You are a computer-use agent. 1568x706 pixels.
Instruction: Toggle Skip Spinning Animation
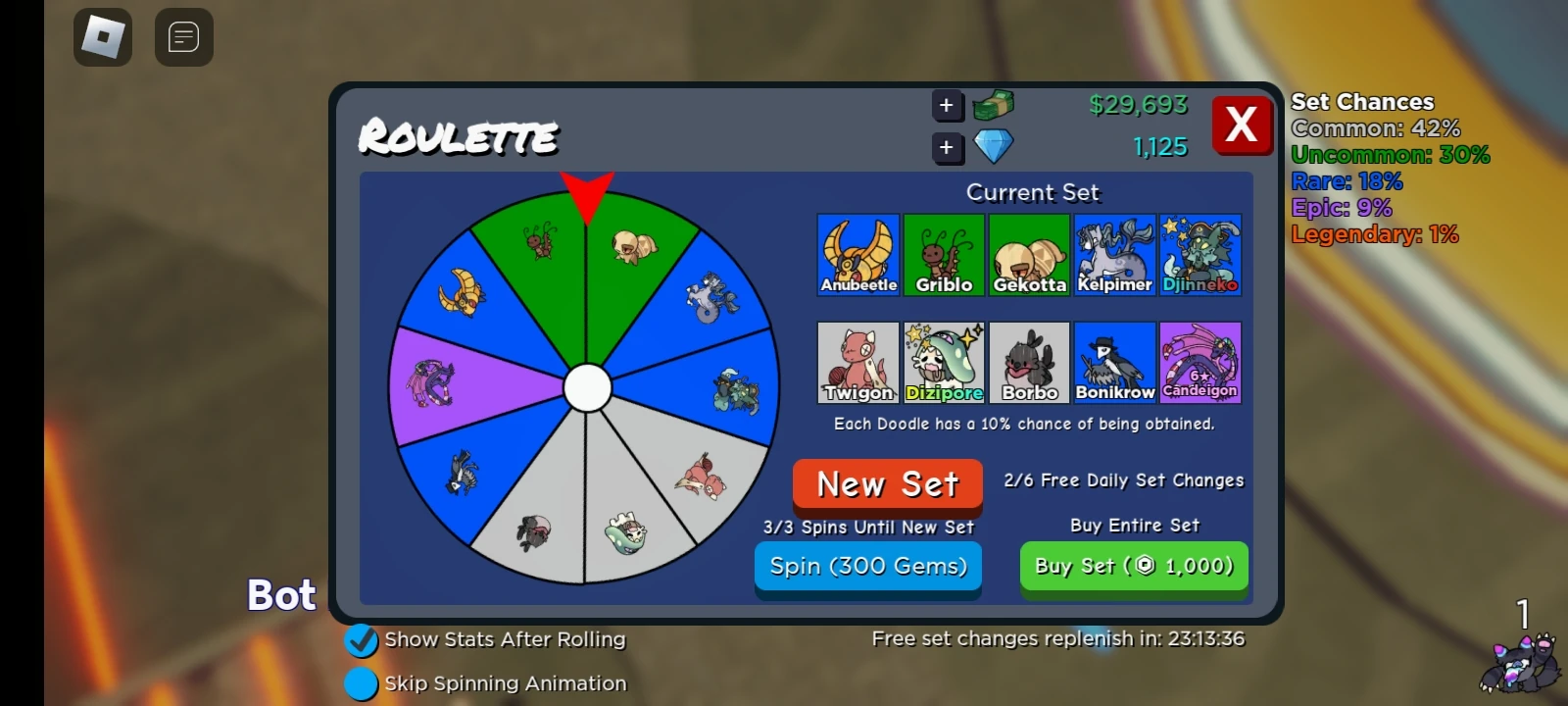[362, 683]
